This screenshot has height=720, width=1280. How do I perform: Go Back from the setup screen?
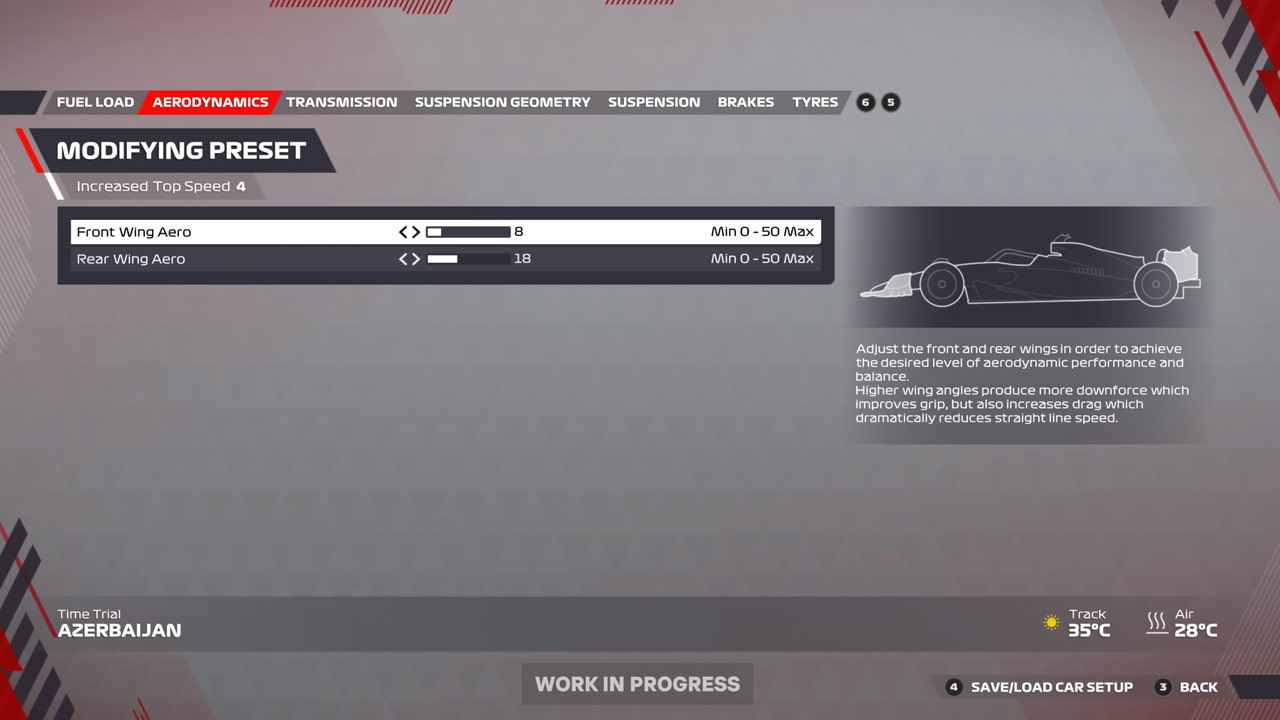tap(1198, 687)
